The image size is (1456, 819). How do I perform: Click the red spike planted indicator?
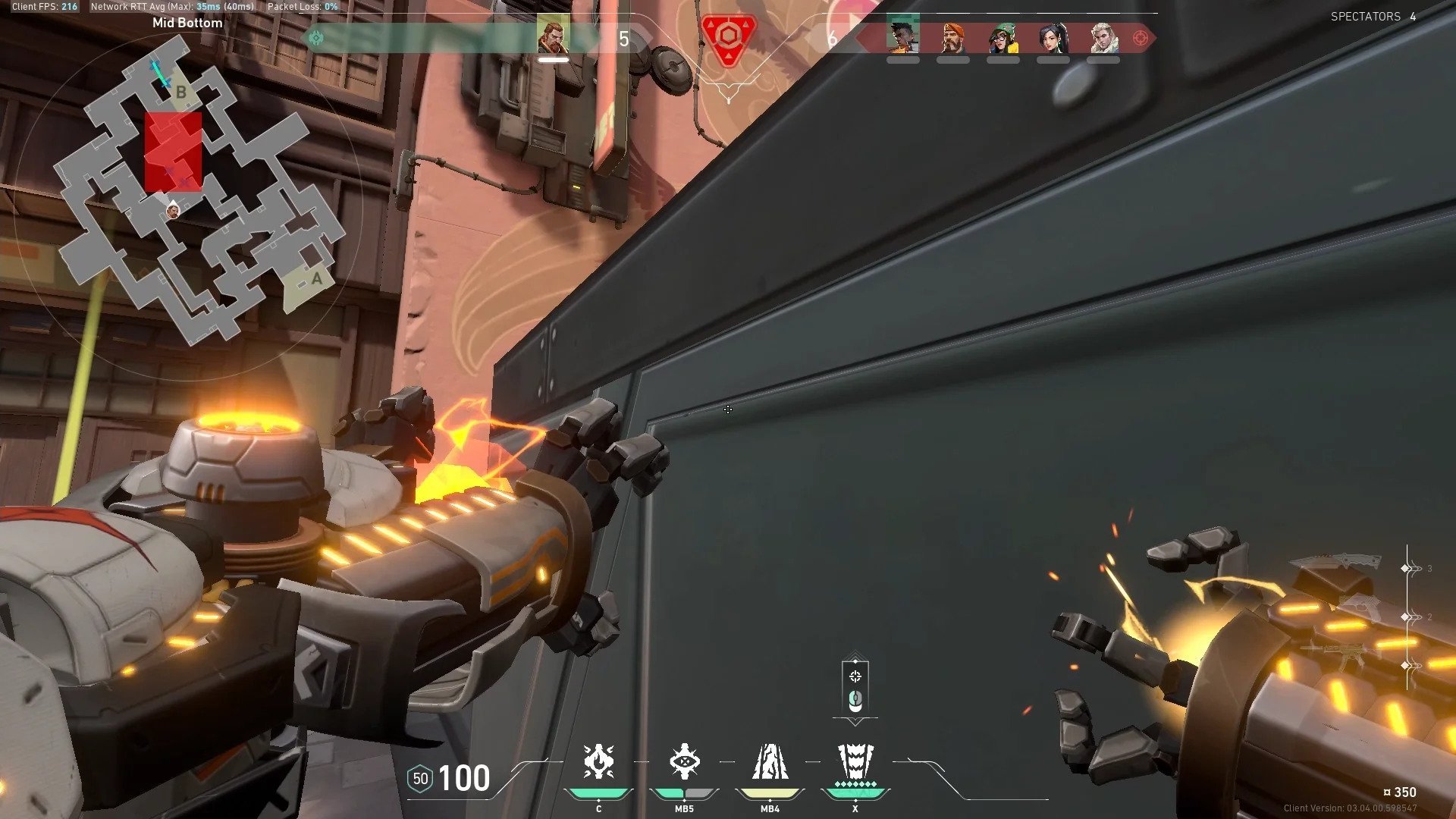728,38
